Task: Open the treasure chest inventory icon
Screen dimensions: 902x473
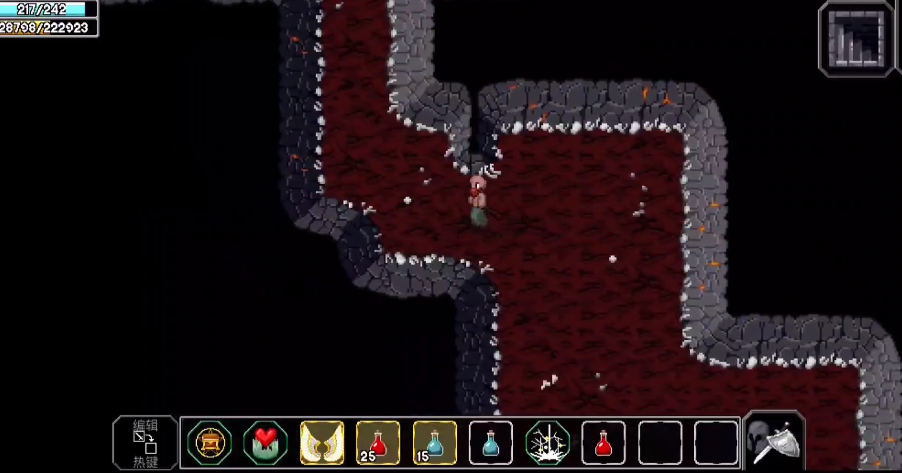Action: [209, 442]
